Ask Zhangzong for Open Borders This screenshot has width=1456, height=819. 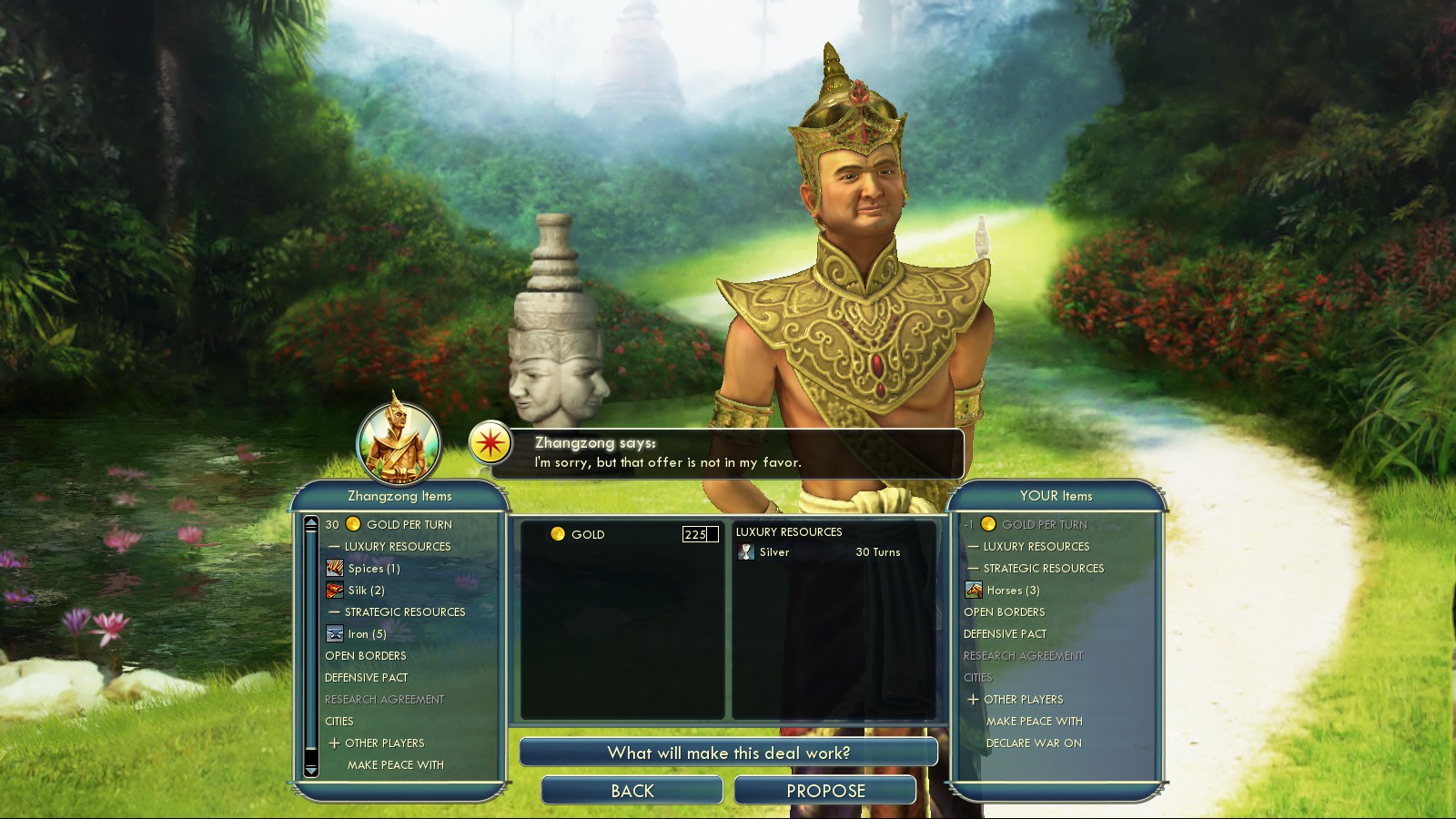point(366,656)
